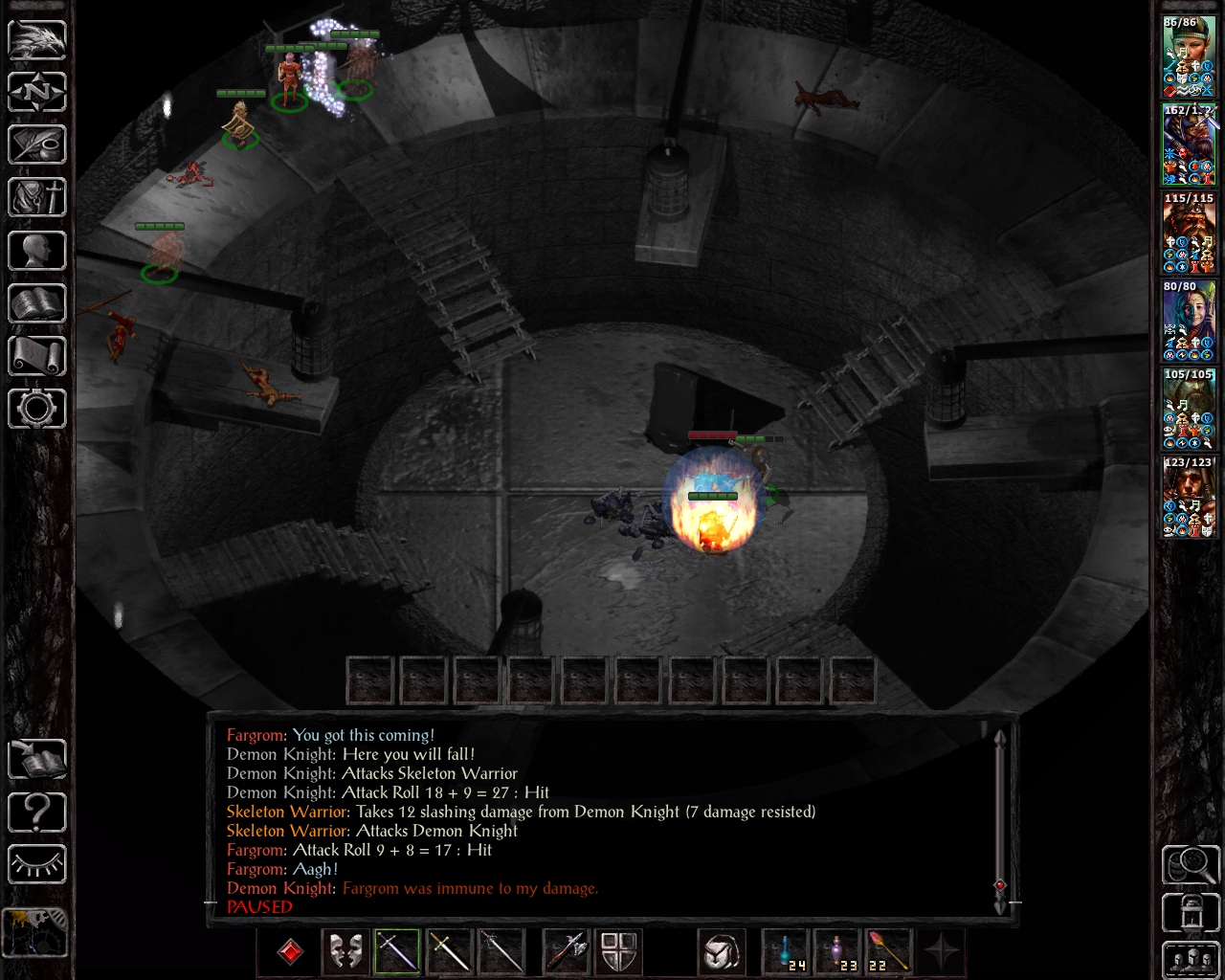Open the journal quill-and-ink button
This screenshot has width=1225, height=980.
37,145
